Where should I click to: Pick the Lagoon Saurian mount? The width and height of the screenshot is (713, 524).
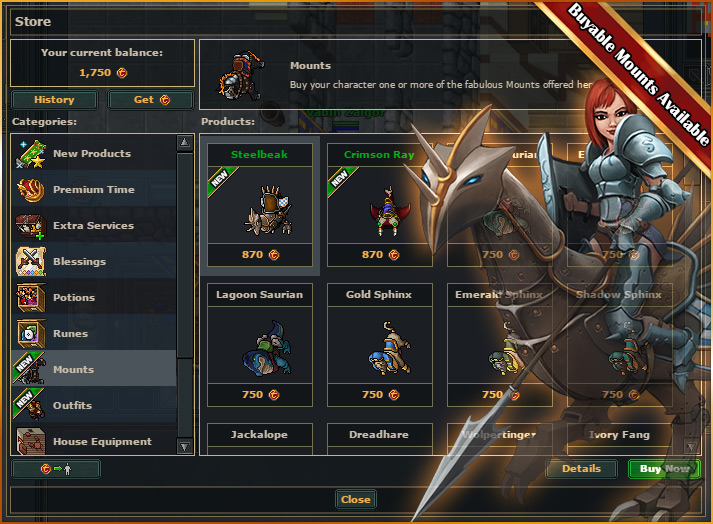pyautogui.click(x=259, y=347)
